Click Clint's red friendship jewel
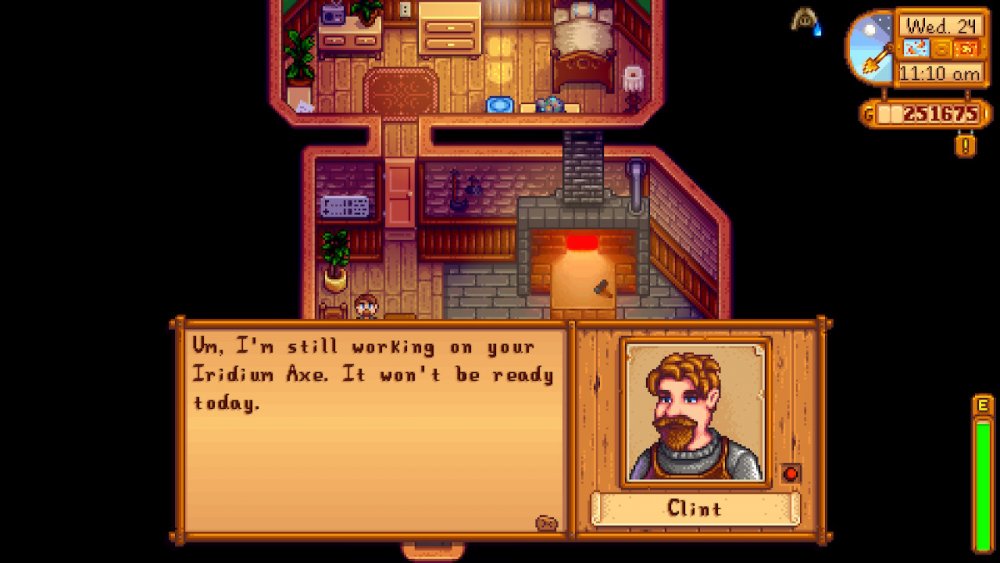 tap(790, 473)
